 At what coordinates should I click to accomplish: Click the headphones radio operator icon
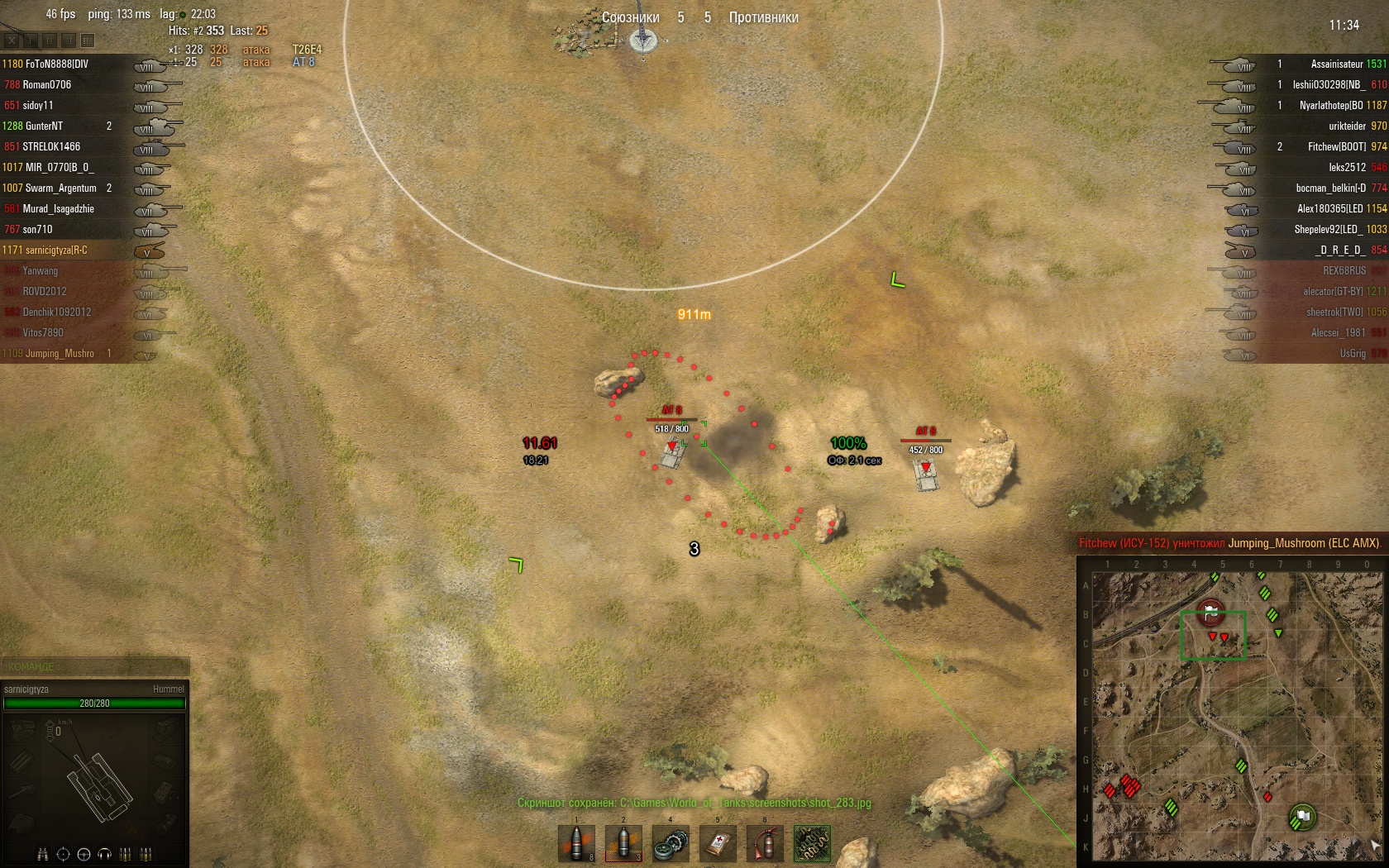104,854
